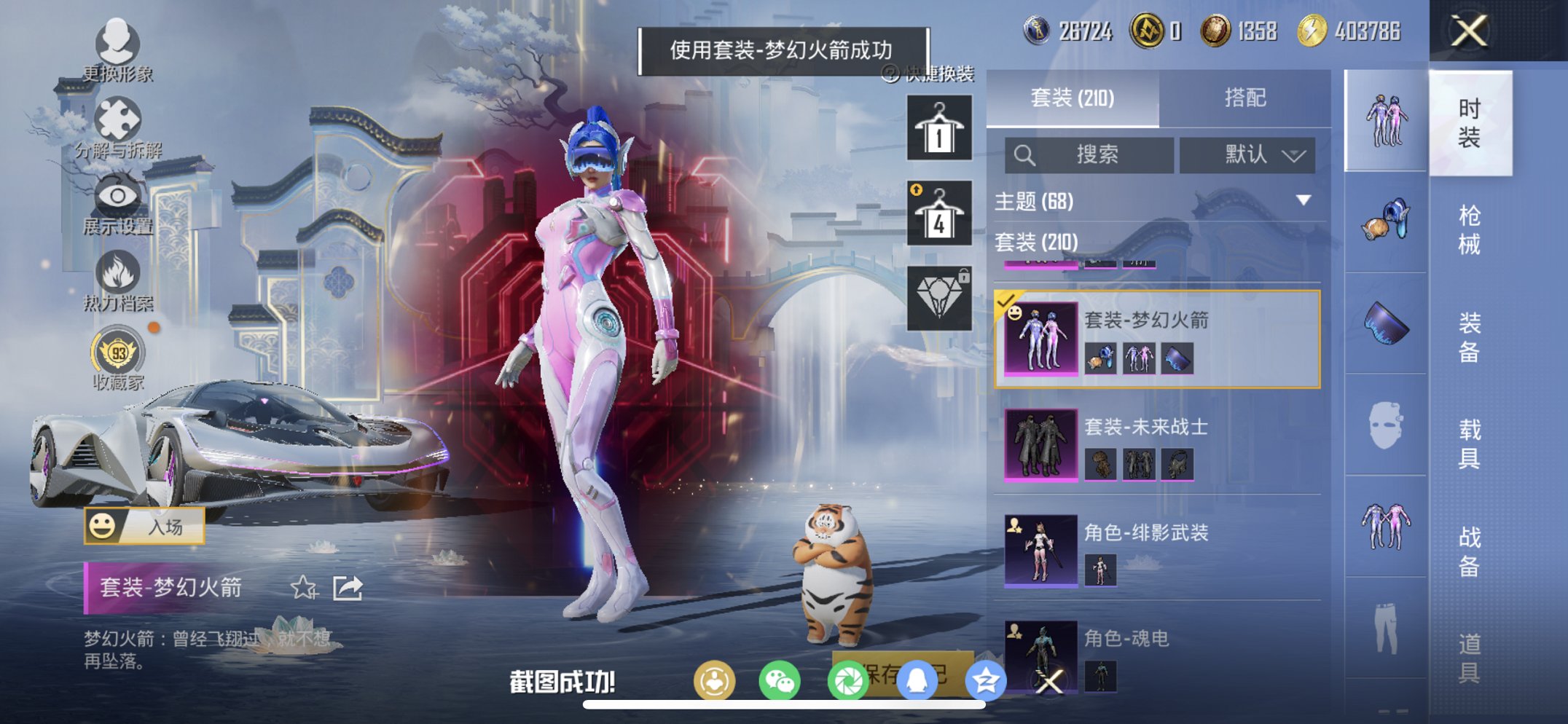
Task: Switch to the 搭配 tab
Action: 1246,98
